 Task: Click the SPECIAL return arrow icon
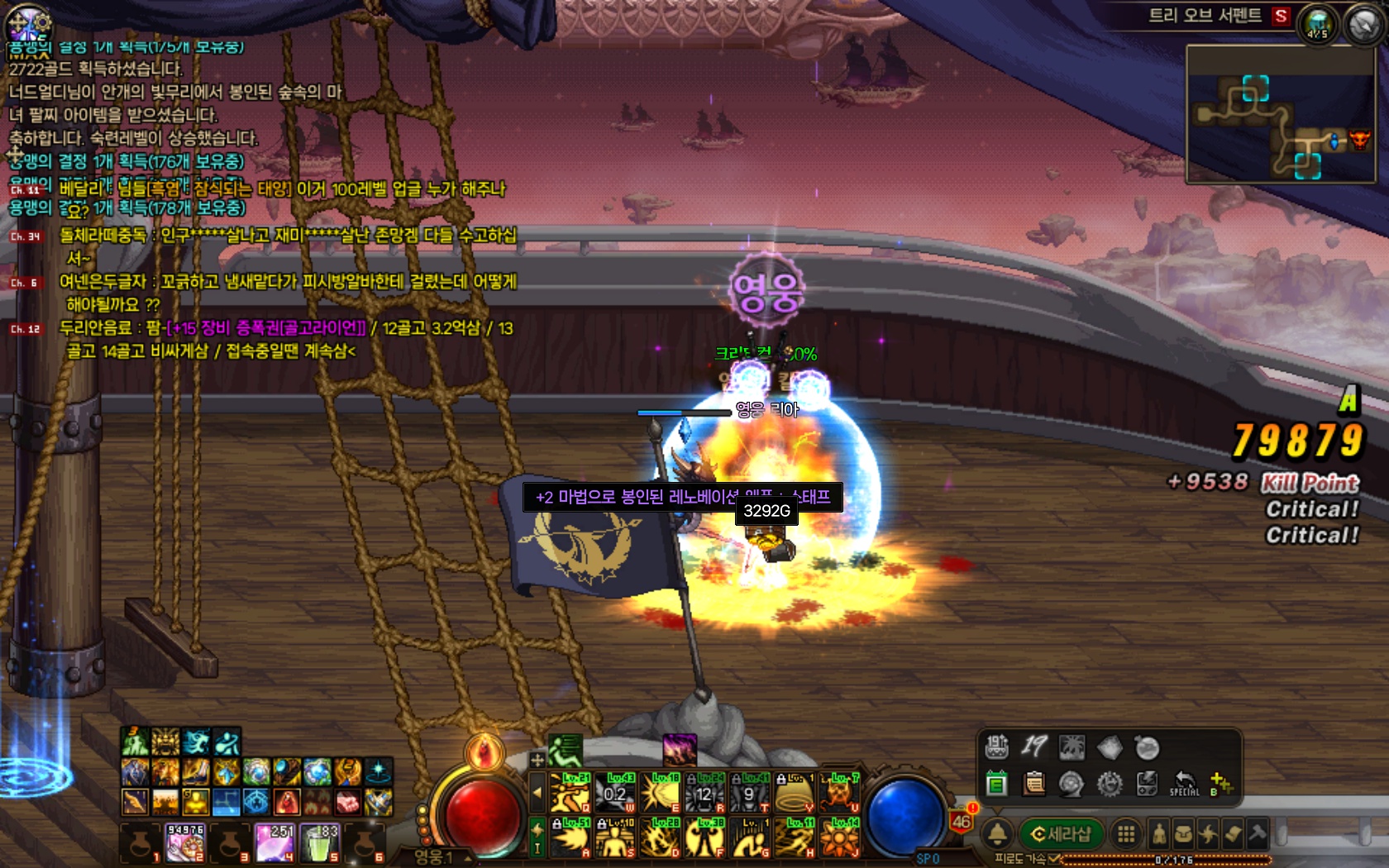click(1184, 782)
